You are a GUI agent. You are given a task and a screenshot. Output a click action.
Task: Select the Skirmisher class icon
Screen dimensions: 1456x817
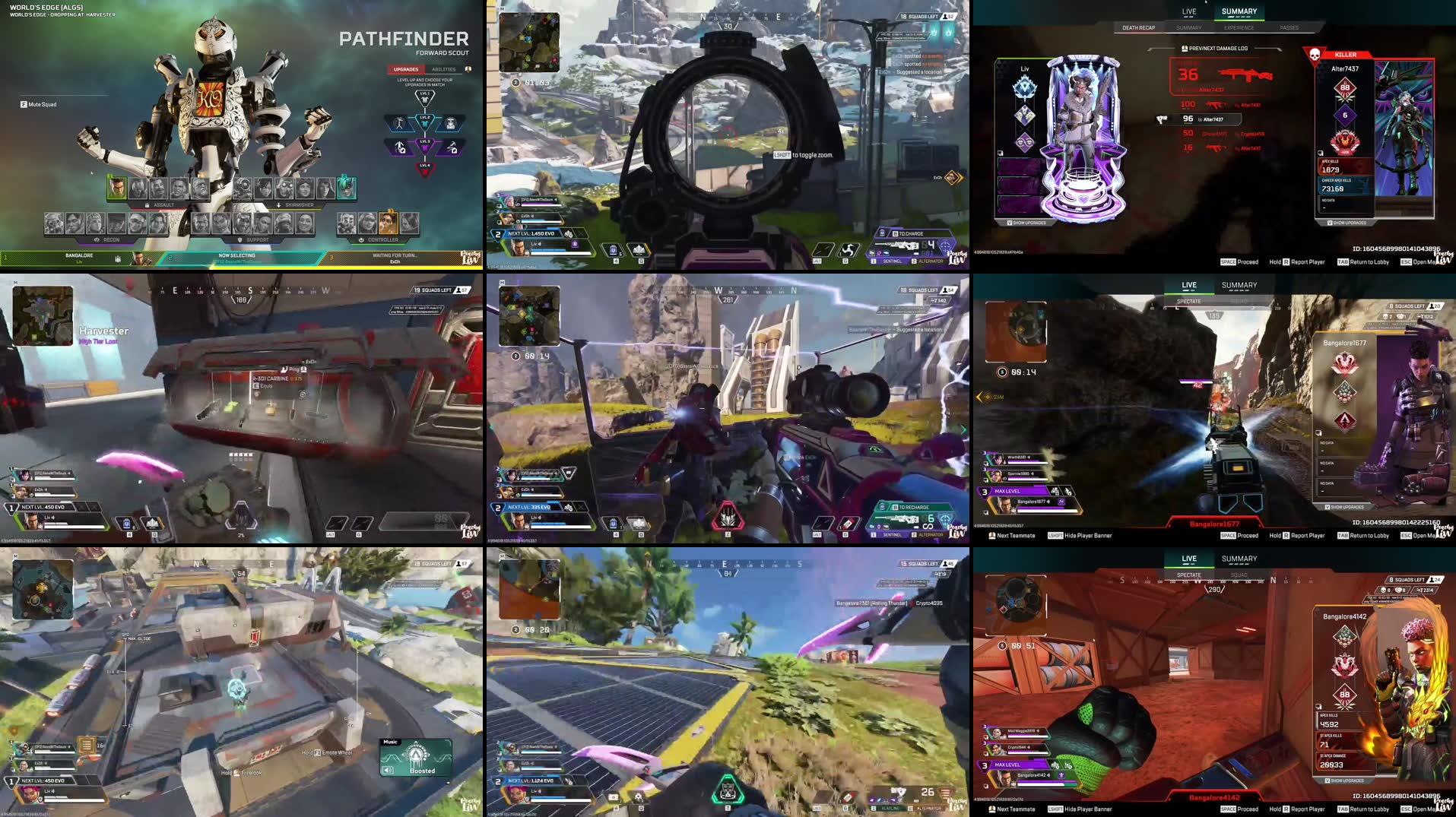click(x=278, y=204)
